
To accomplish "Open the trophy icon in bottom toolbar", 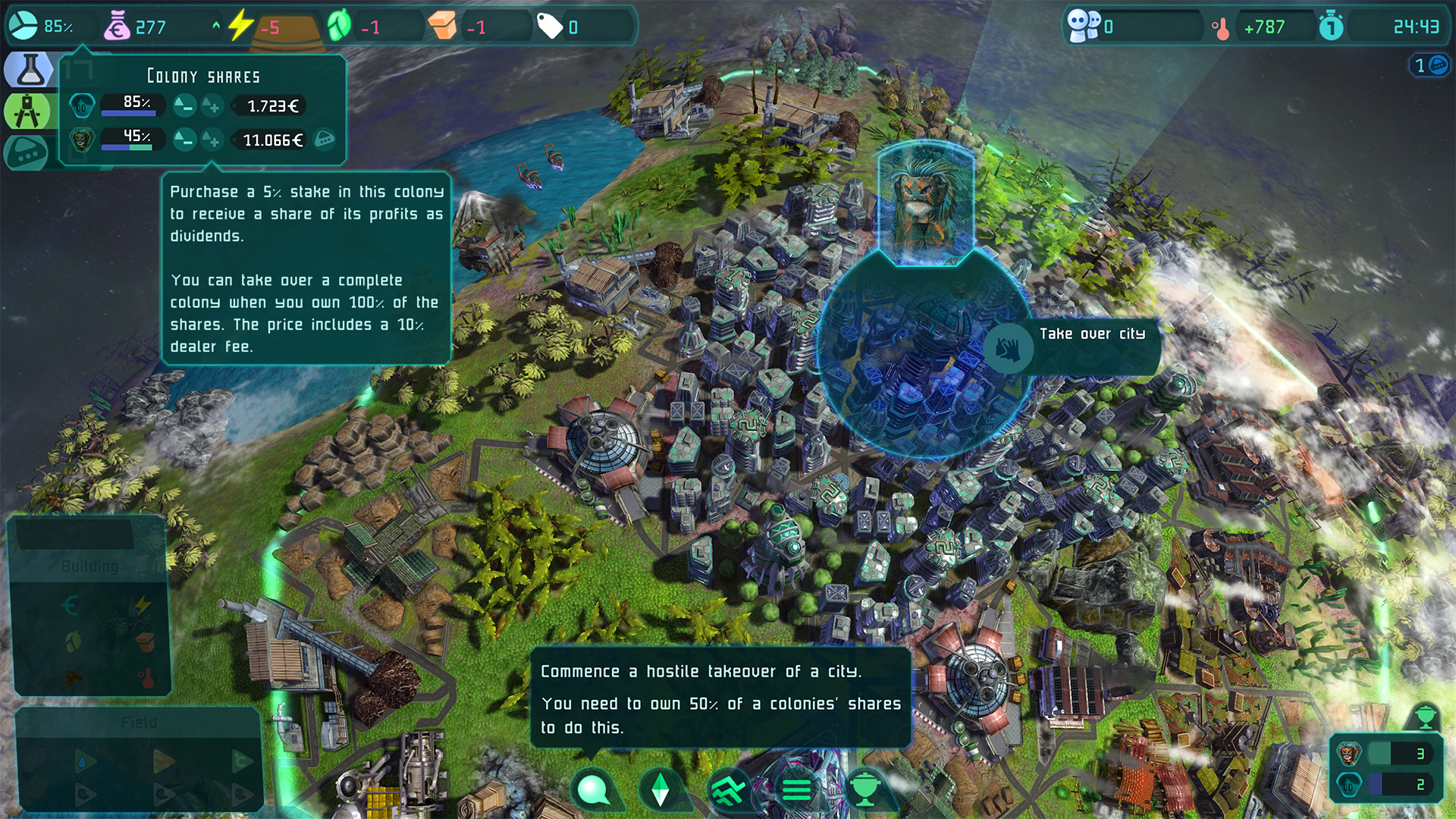I will [x=864, y=789].
